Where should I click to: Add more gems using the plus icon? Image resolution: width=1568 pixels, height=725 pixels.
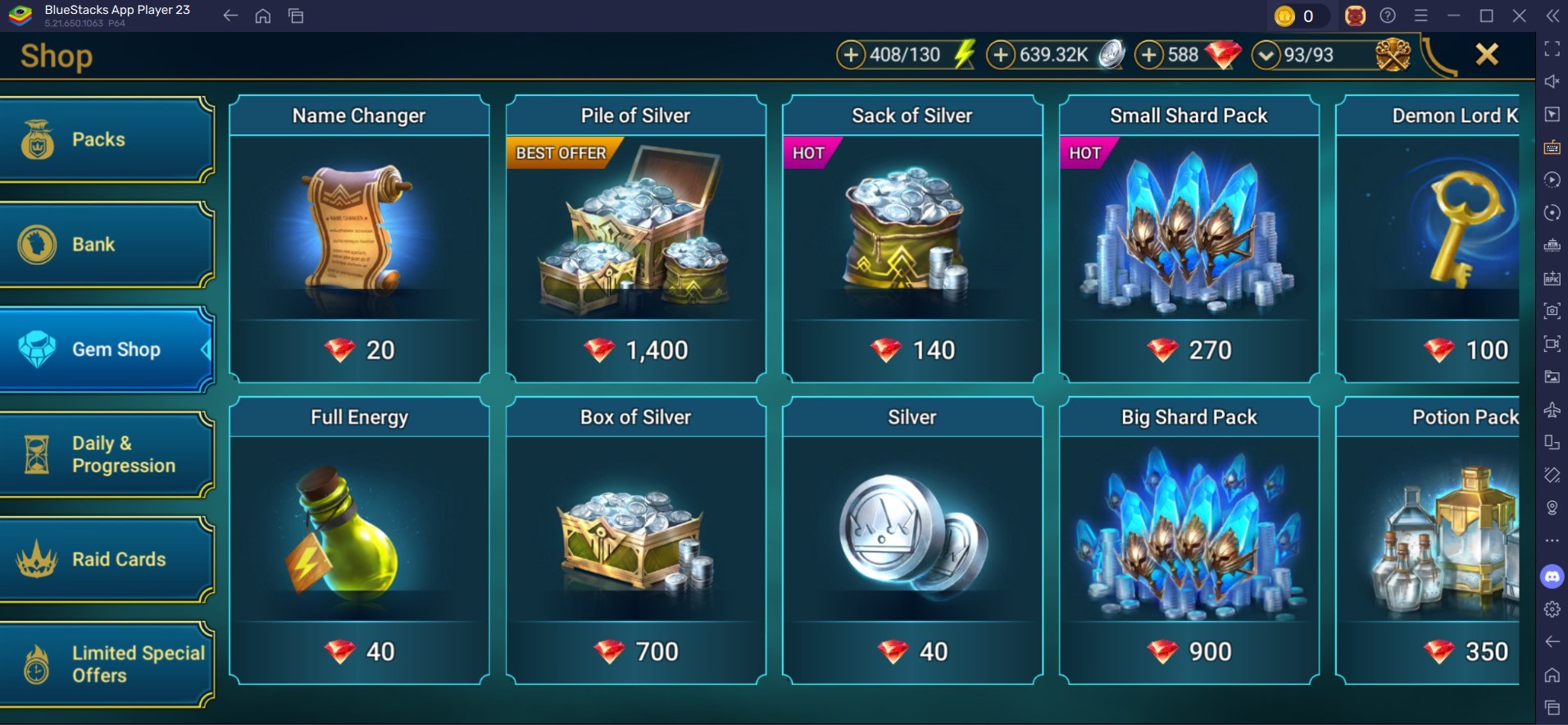click(x=1149, y=55)
